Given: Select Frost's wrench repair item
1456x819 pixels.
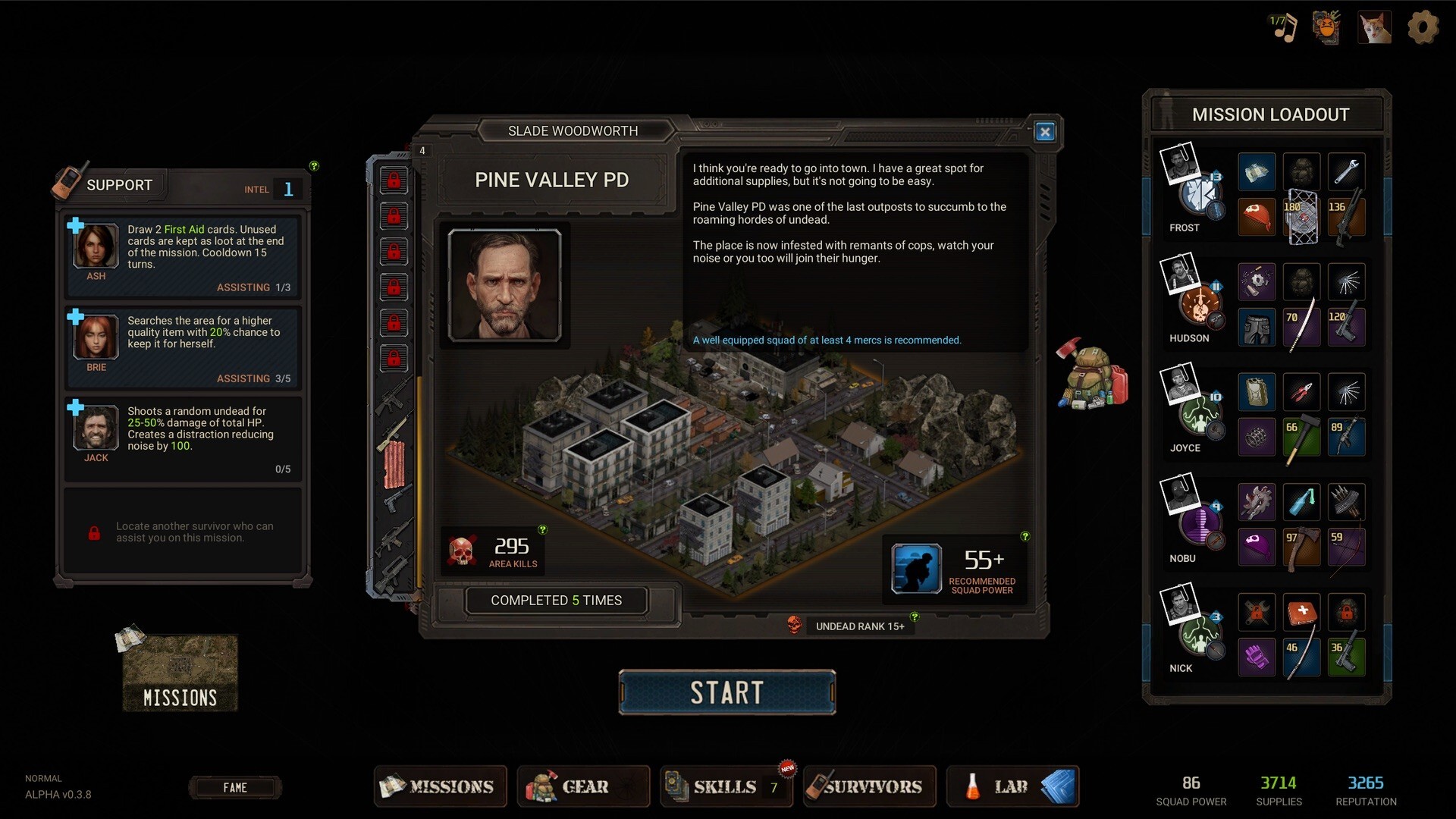Looking at the screenshot, I should tap(1348, 171).
